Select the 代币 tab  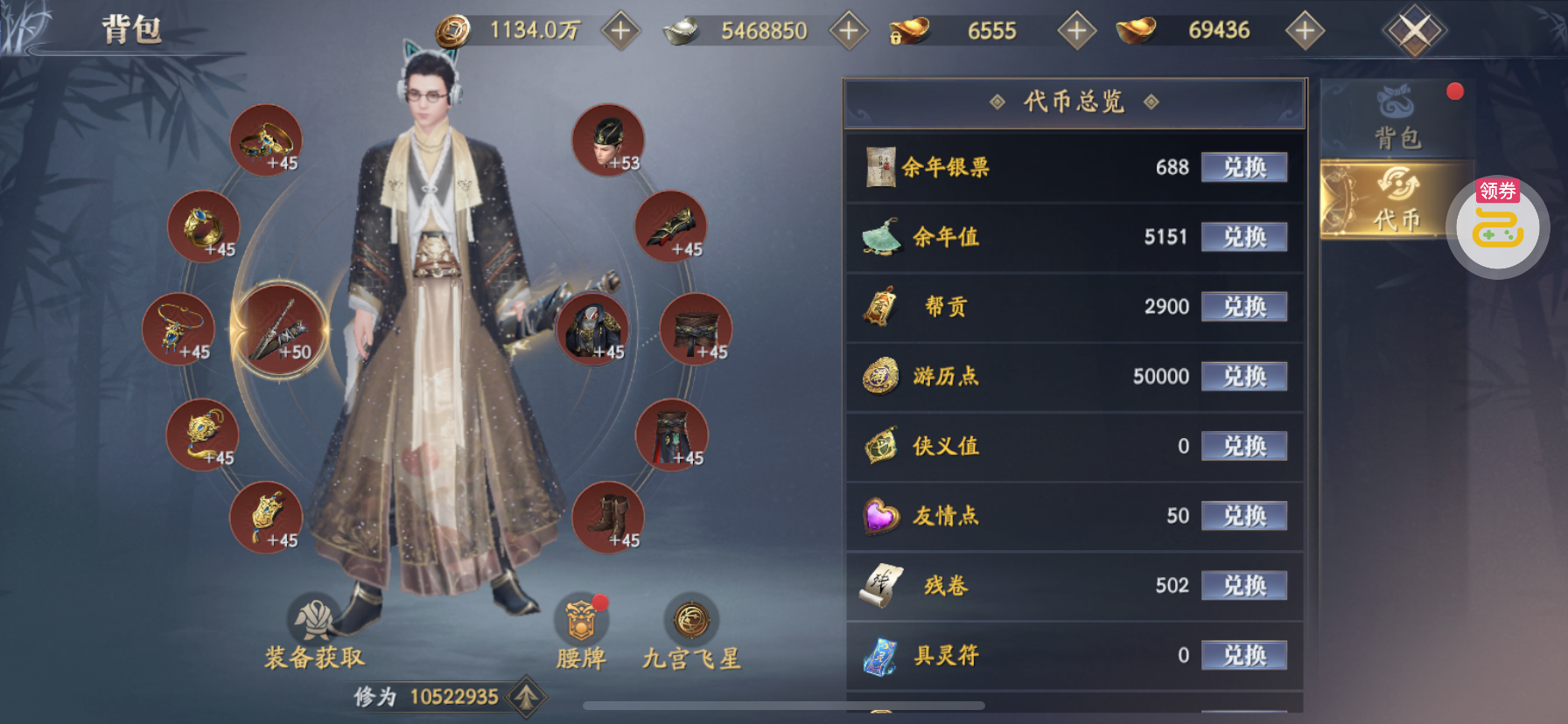(1396, 200)
